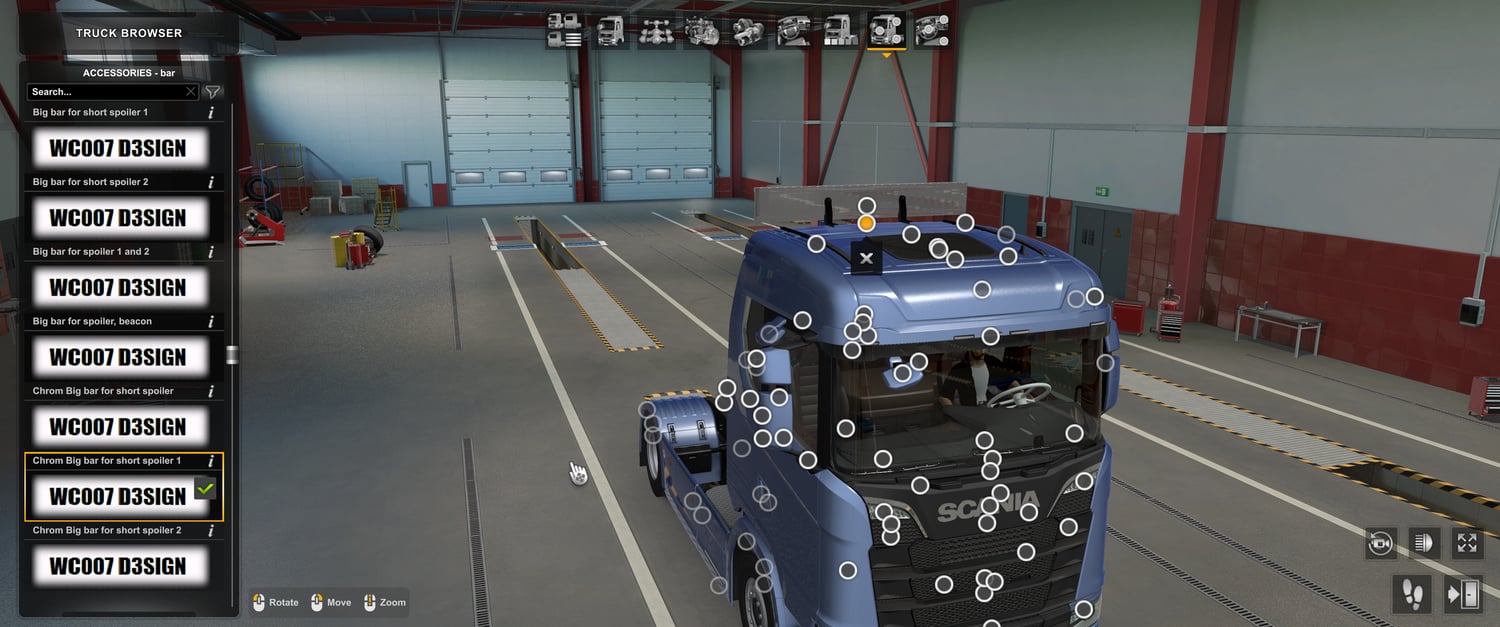Reset the camera view
This screenshot has width=1500, height=627.
coord(1380,544)
